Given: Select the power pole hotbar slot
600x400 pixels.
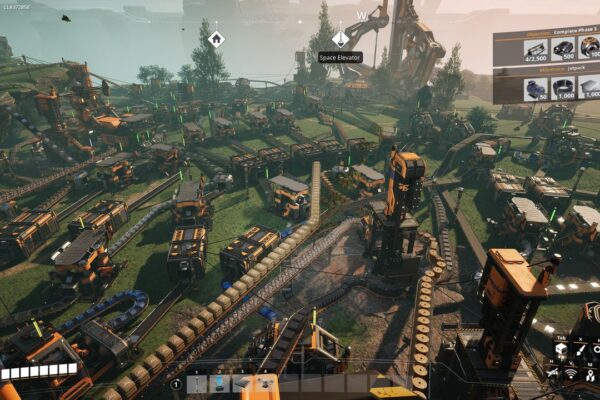Looking at the screenshot, I should pyautogui.click(x=198, y=383).
